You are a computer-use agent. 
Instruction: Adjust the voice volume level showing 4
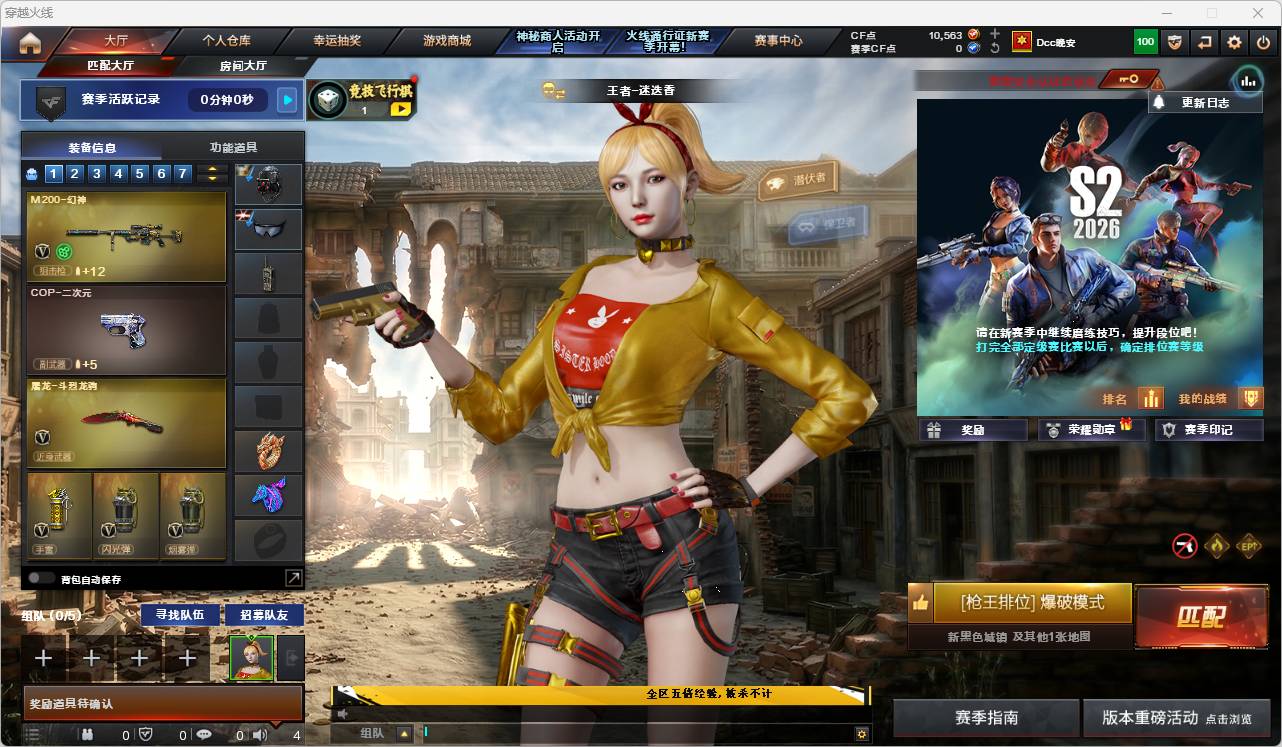point(296,735)
